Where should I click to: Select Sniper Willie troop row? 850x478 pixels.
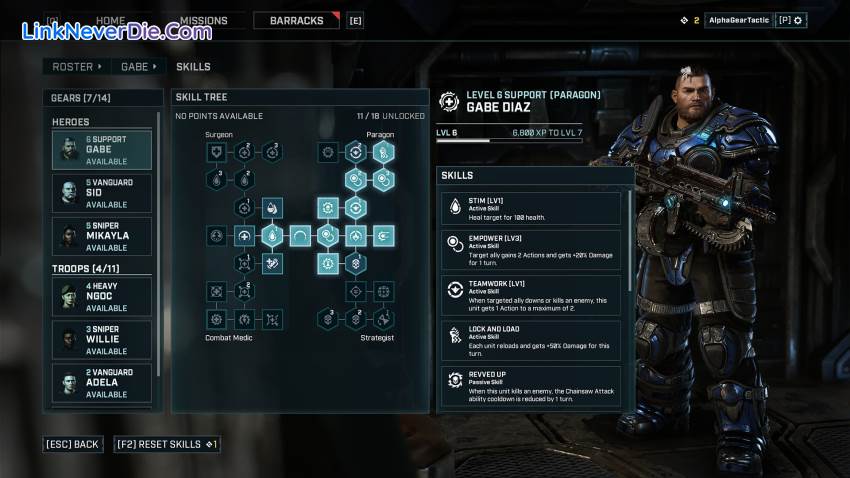tap(102, 340)
